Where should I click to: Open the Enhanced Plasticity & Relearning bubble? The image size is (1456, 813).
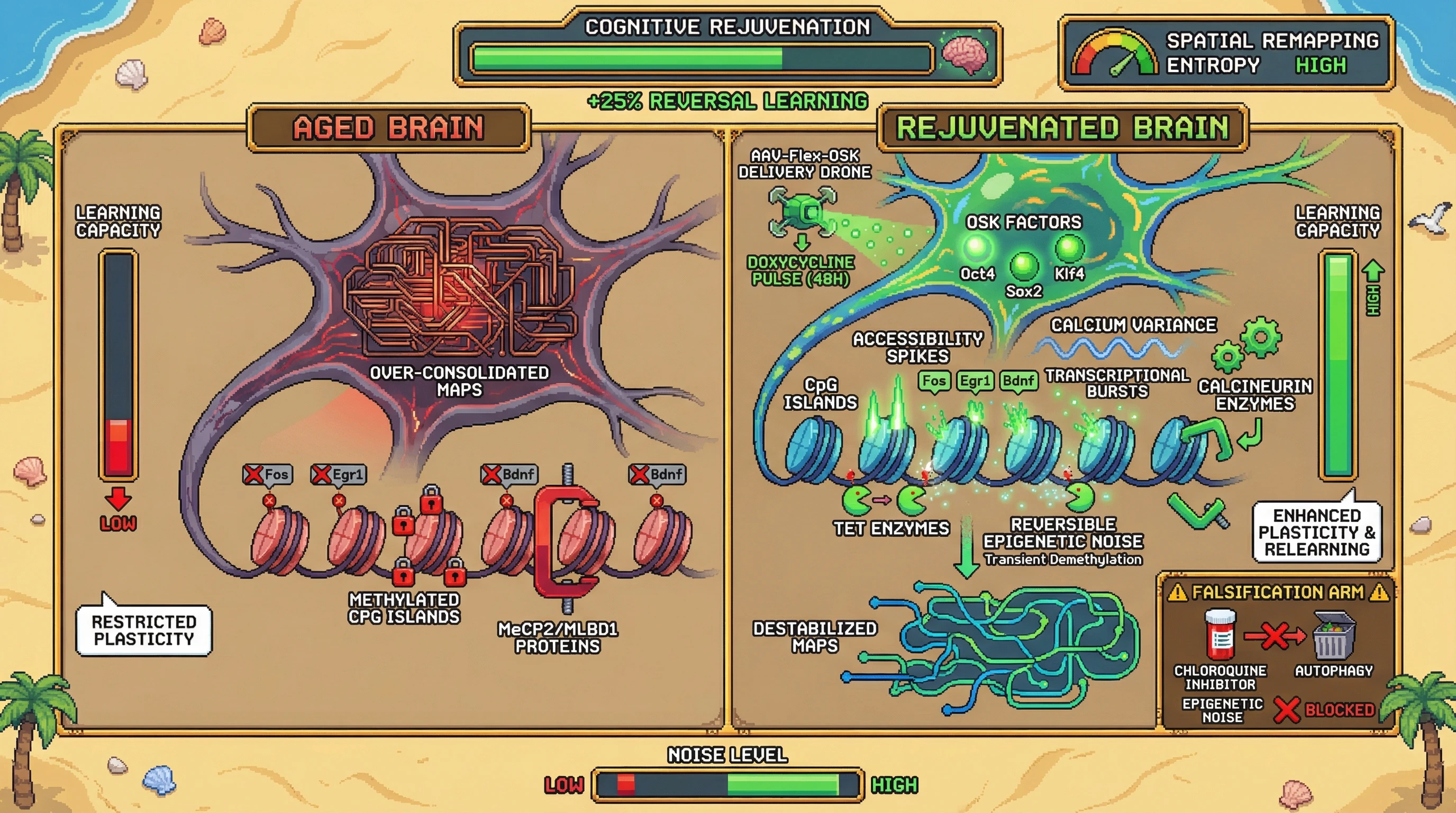1317,532
